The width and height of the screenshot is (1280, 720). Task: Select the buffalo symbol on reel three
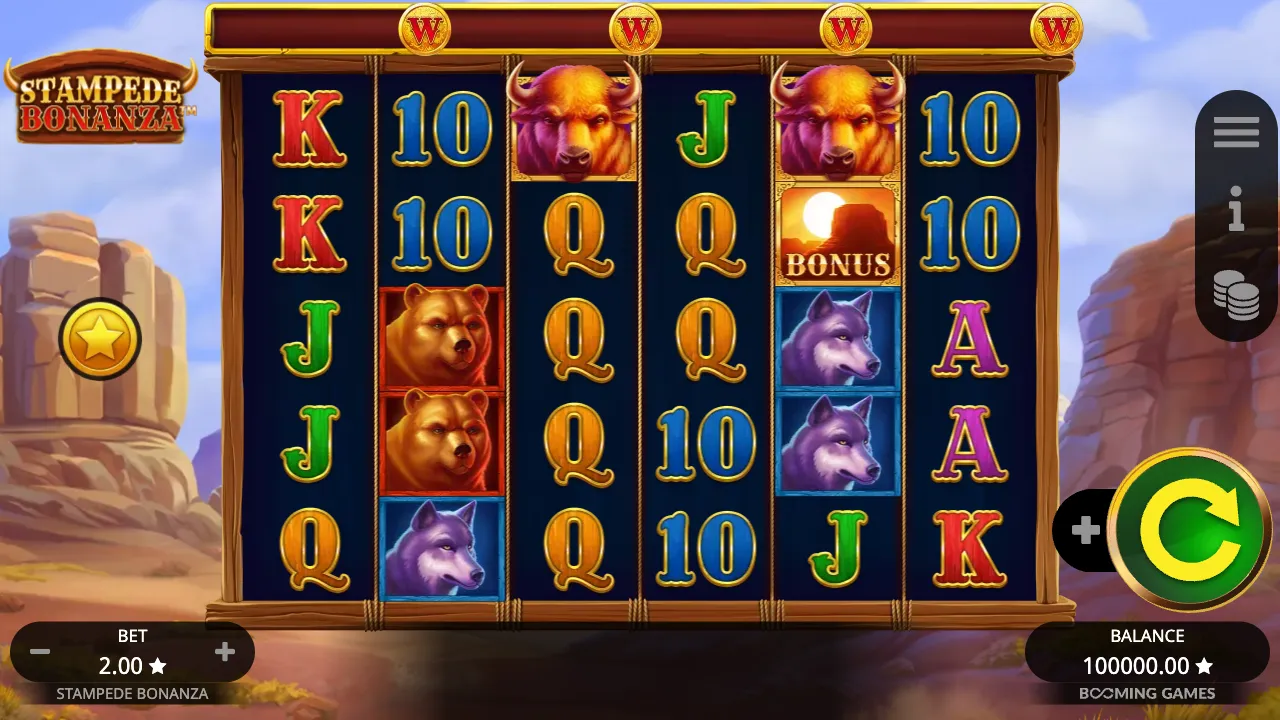coord(572,125)
